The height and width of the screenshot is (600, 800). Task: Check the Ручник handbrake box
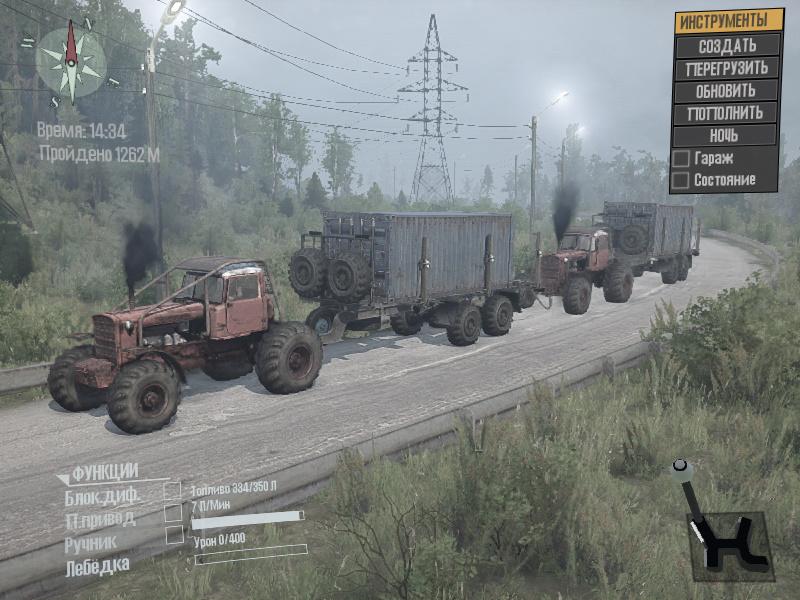(173, 536)
